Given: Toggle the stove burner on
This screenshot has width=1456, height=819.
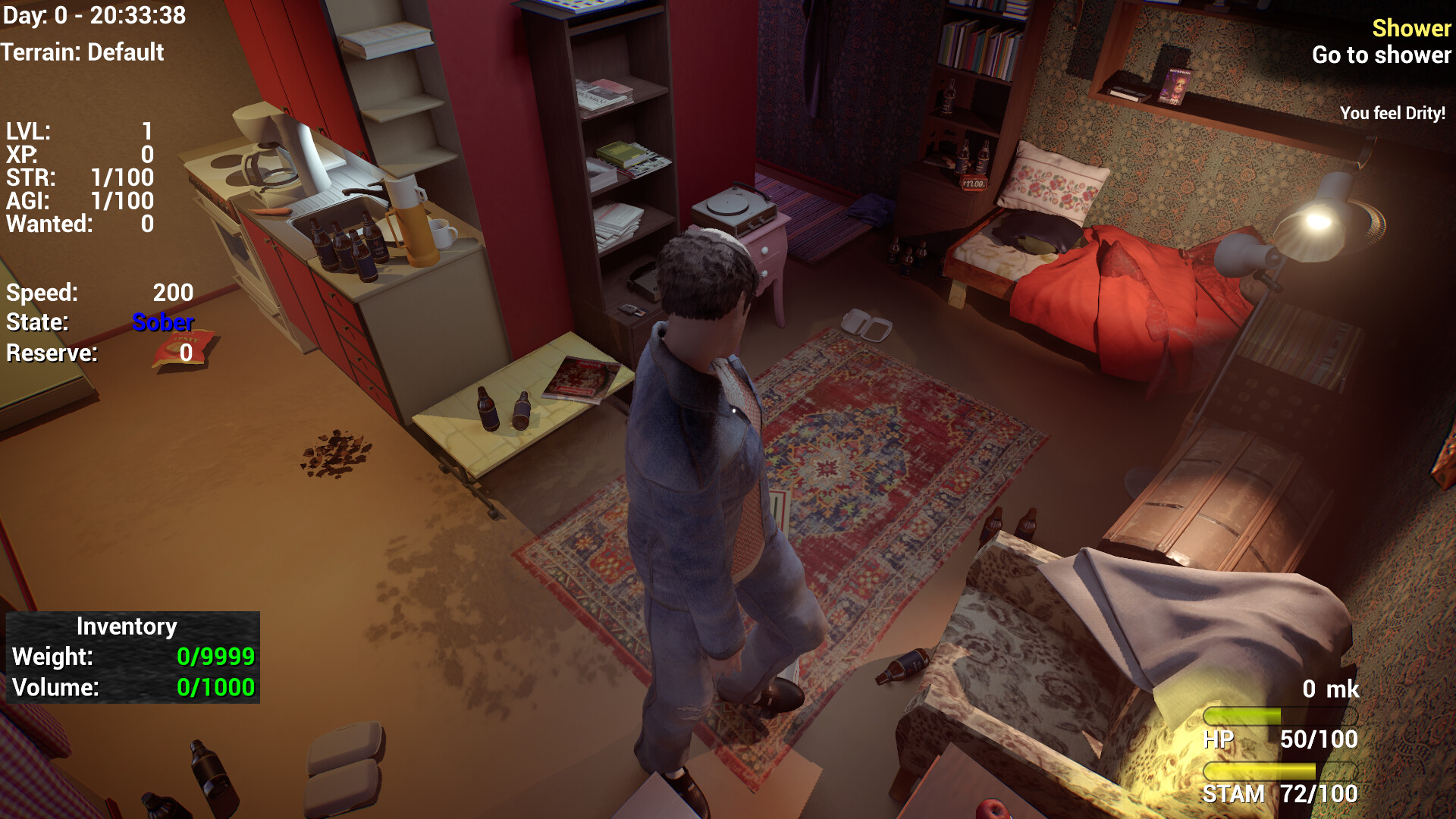Looking at the screenshot, I should 226,163.
